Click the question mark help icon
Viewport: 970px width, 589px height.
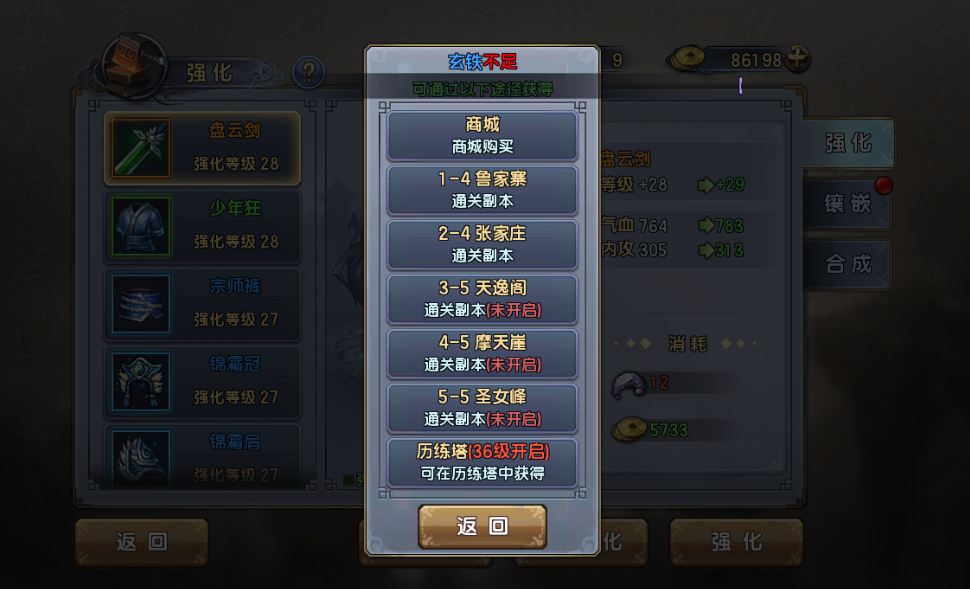click(309, 72)
